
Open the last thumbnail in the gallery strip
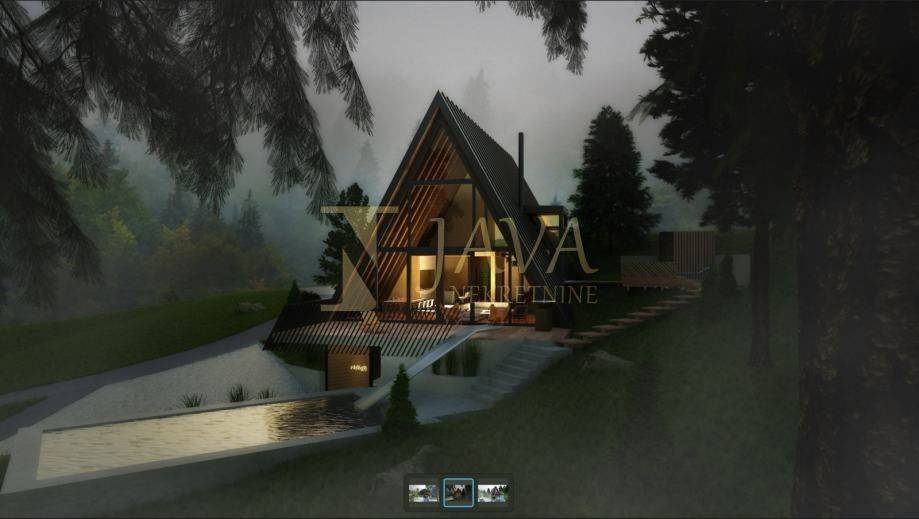point(492,492)
